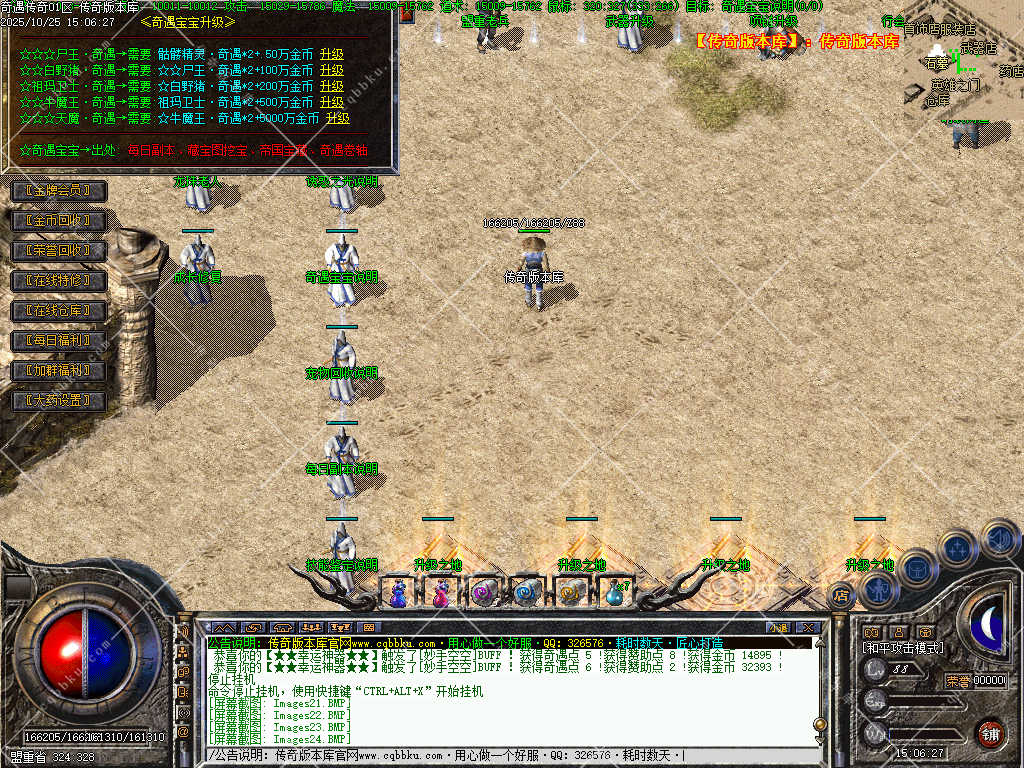The width and height of the screenshot is (1024, 768).
Task: Show the 每日福利 daily rewards
Action: (x=57, y=341)
